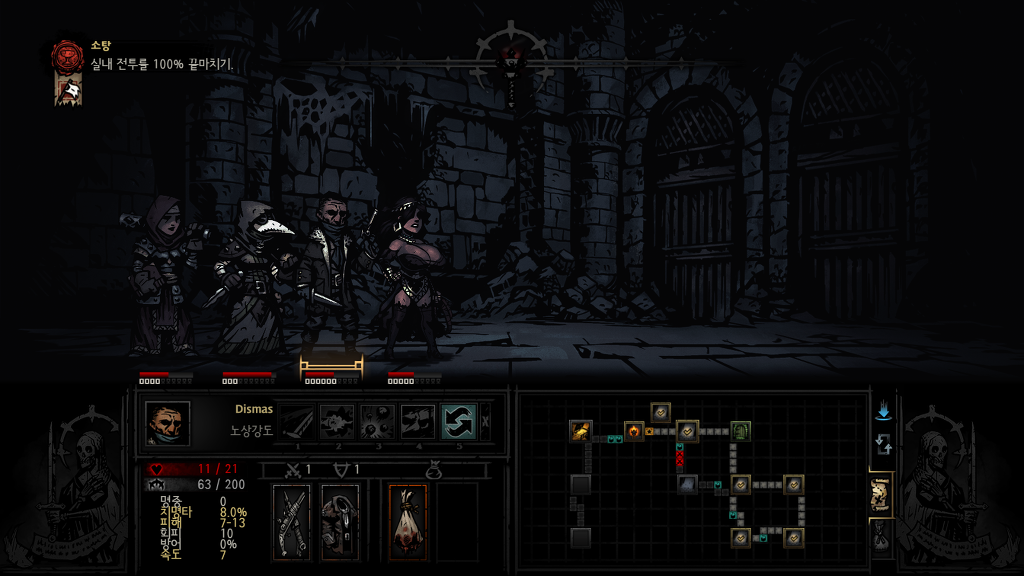The width and height of the screenshot is (1024, 576).
Task: Select Dismas's portrait in the hero panel
Action: (167, 423)
